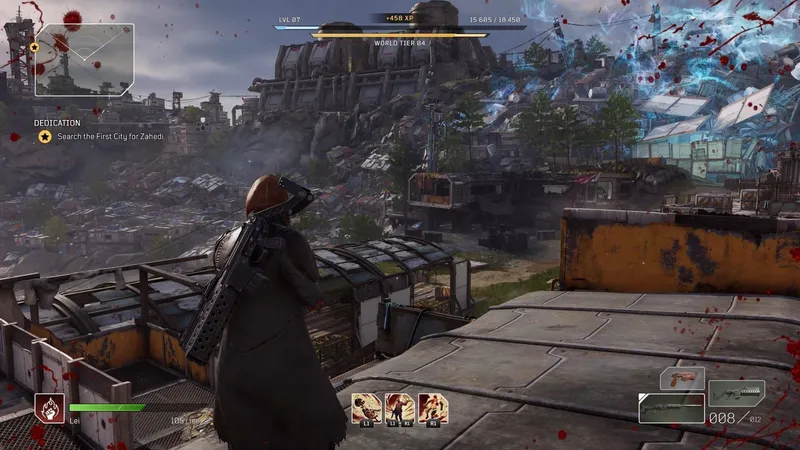Activate the middle skill icon with standing figure

tap(400, 406)
